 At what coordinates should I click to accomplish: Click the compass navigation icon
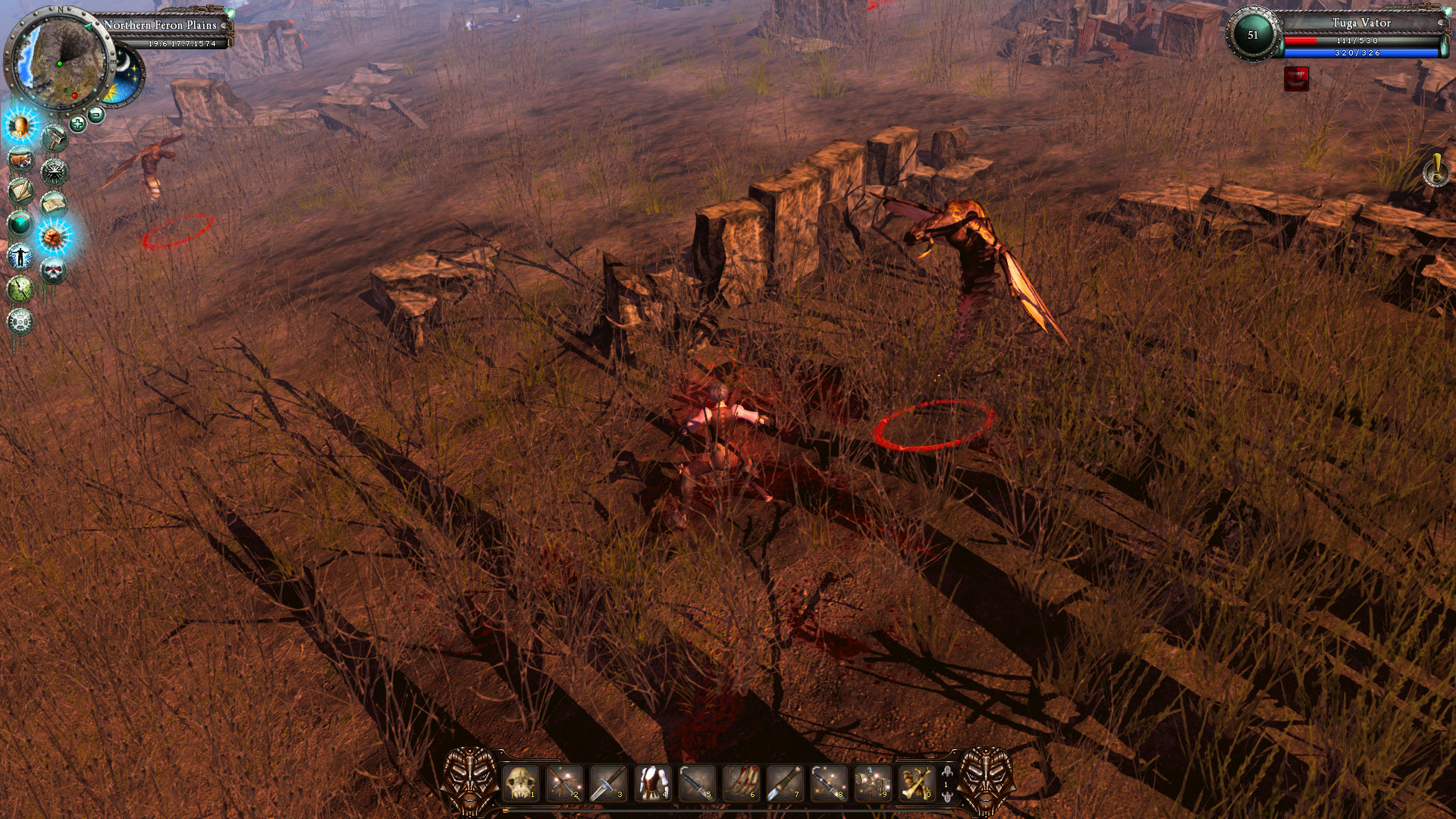(53, 171)
